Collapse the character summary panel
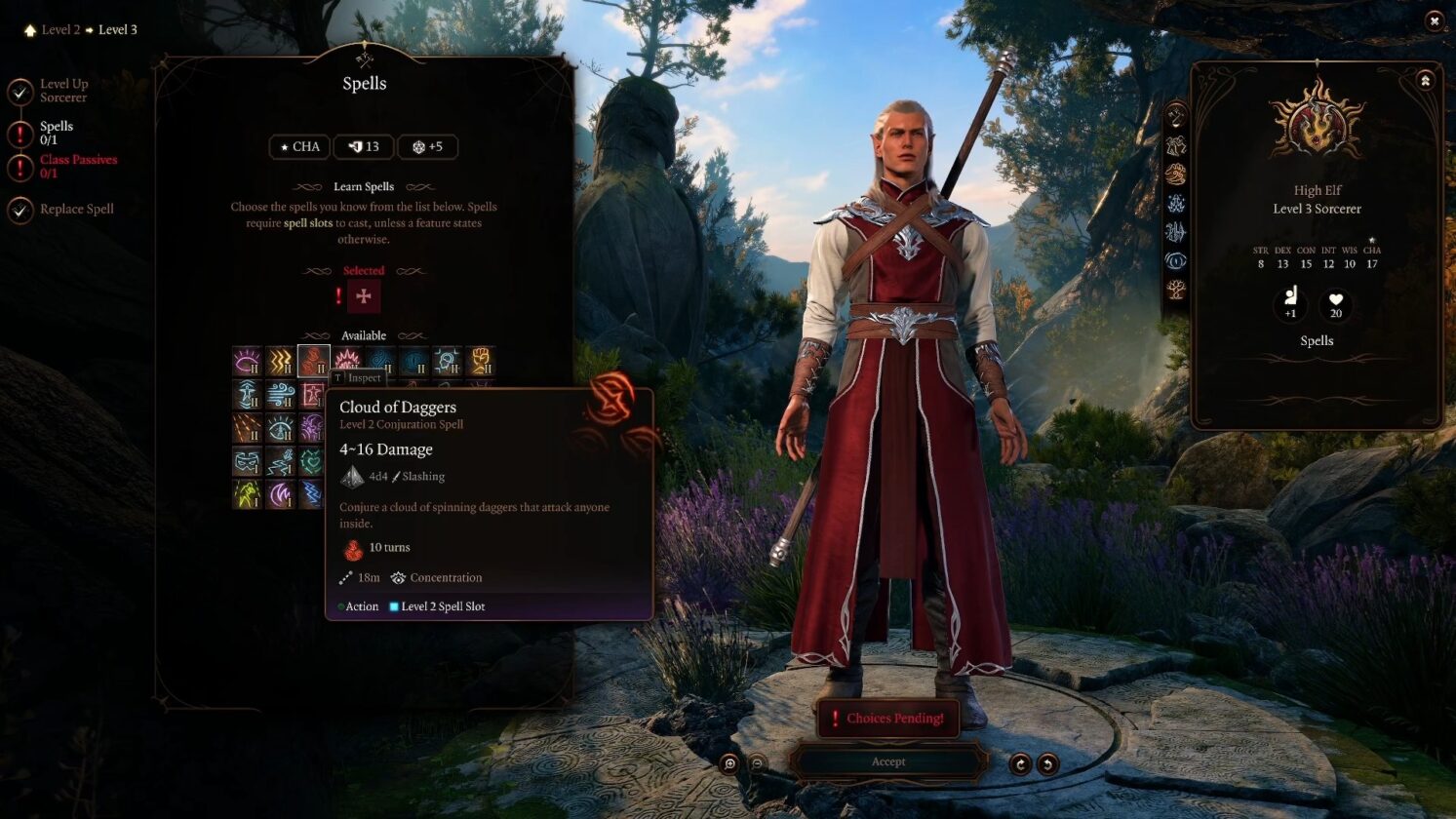 pos(1425,81)
